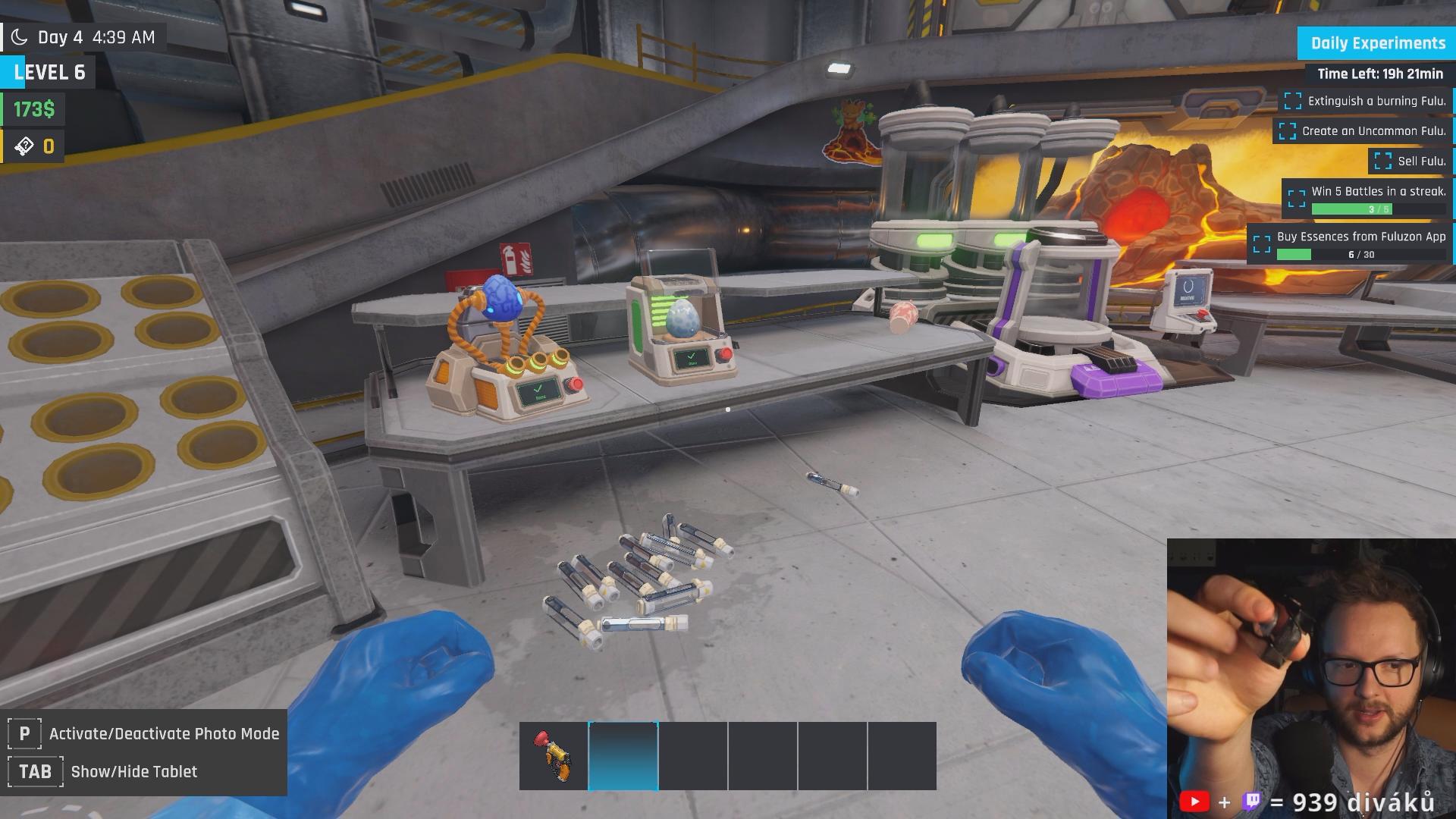The width and height of the screenshot is (1456, 819).
Task: Open the Daily Experiments header
Action: coord(1377,43)
